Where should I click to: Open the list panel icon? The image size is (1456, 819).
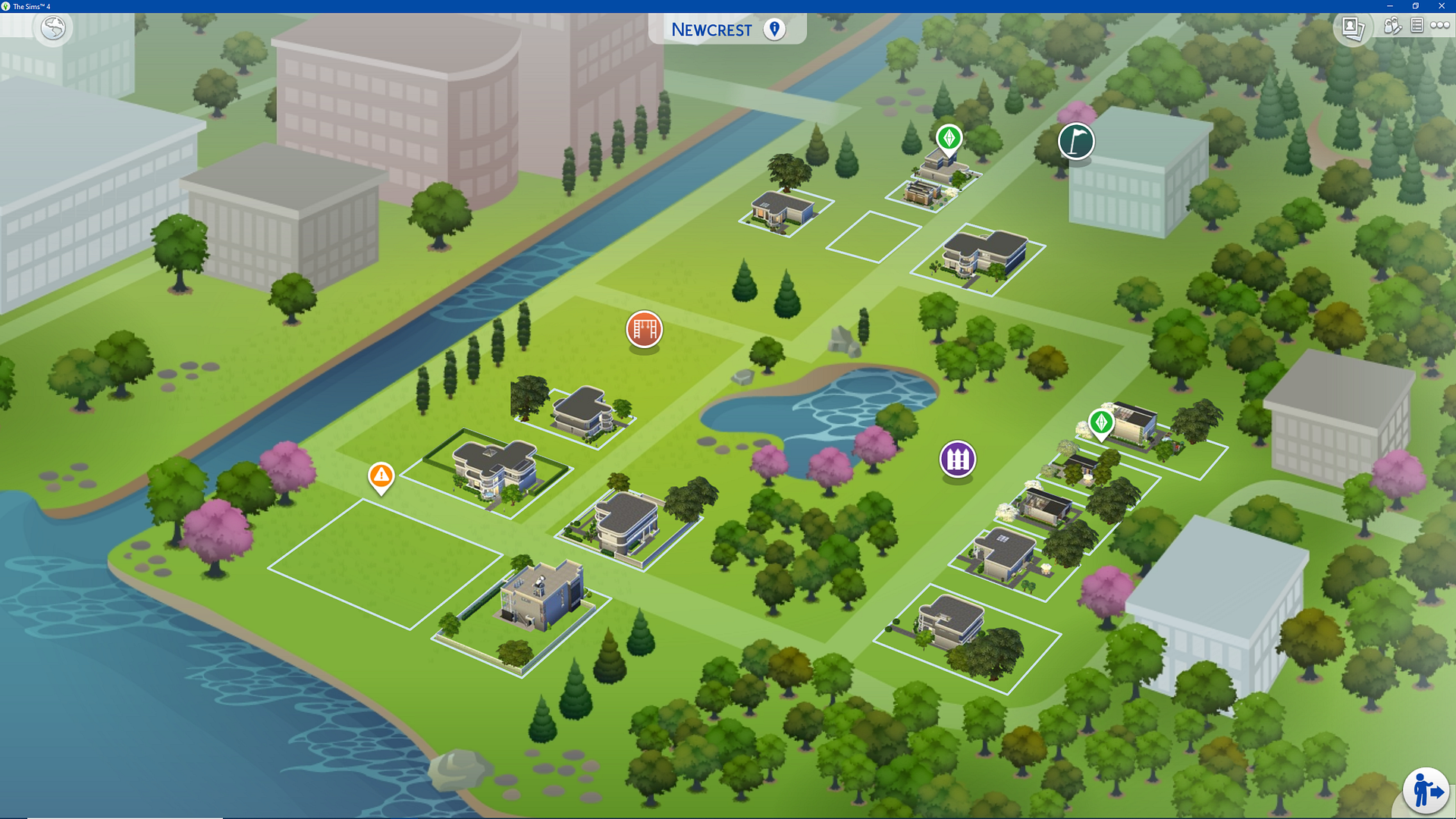1416,26
